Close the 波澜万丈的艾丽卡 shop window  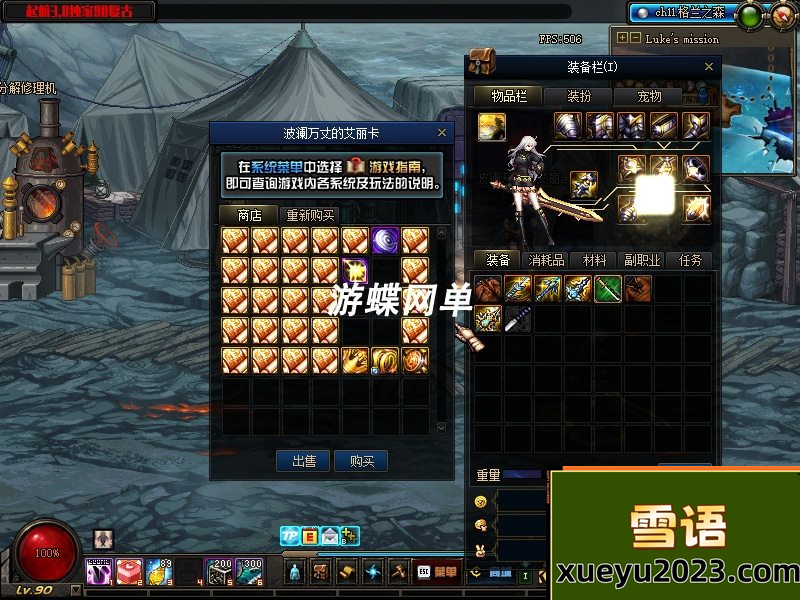coord(442,133)
